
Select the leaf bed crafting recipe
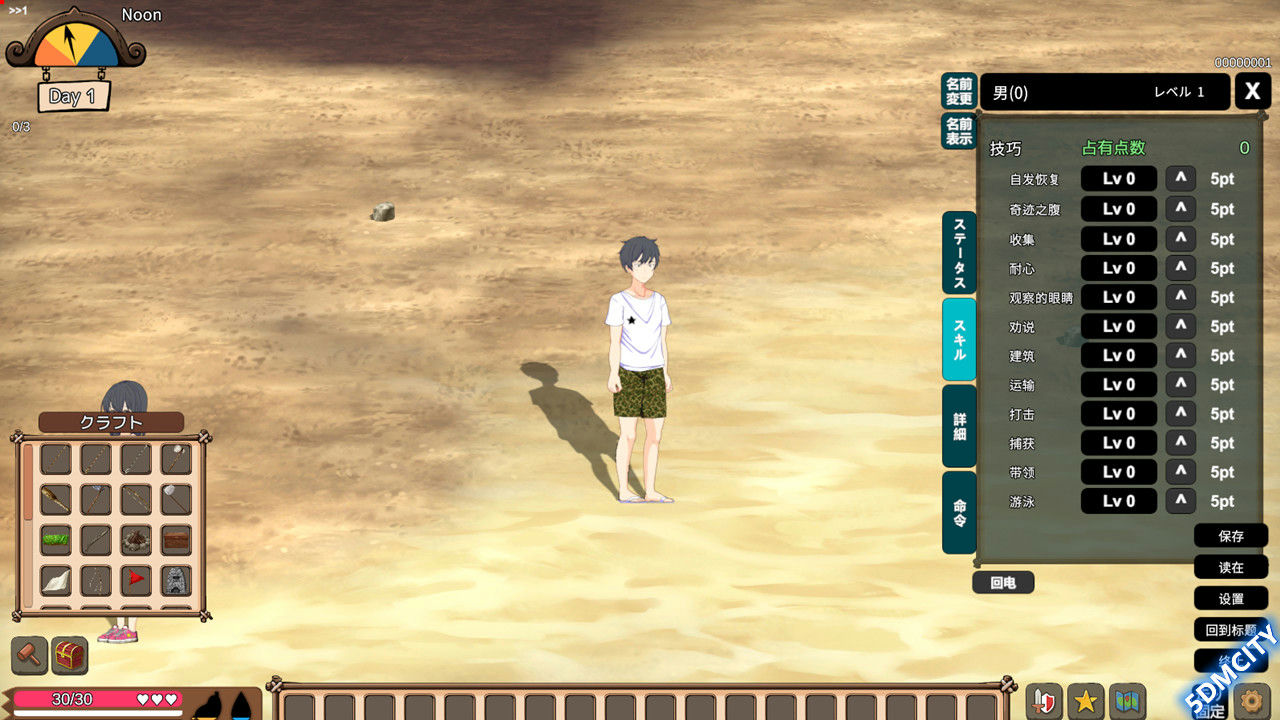(55, 538)
